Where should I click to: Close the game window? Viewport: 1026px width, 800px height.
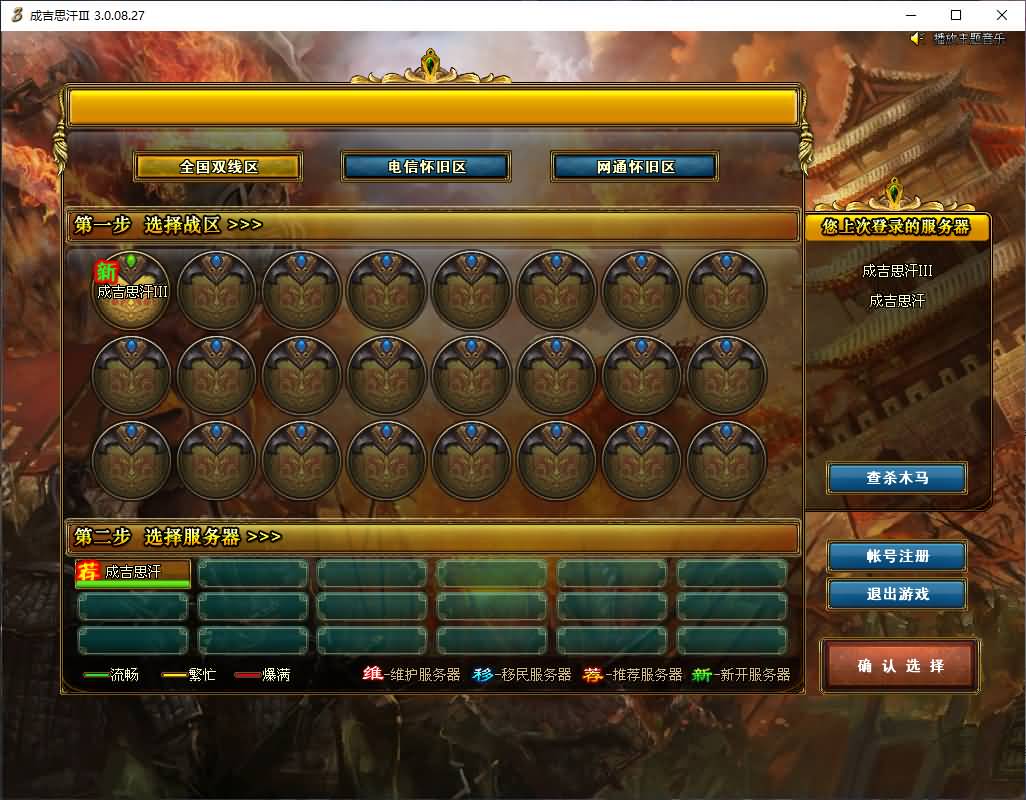click(x=1002, y=15)
